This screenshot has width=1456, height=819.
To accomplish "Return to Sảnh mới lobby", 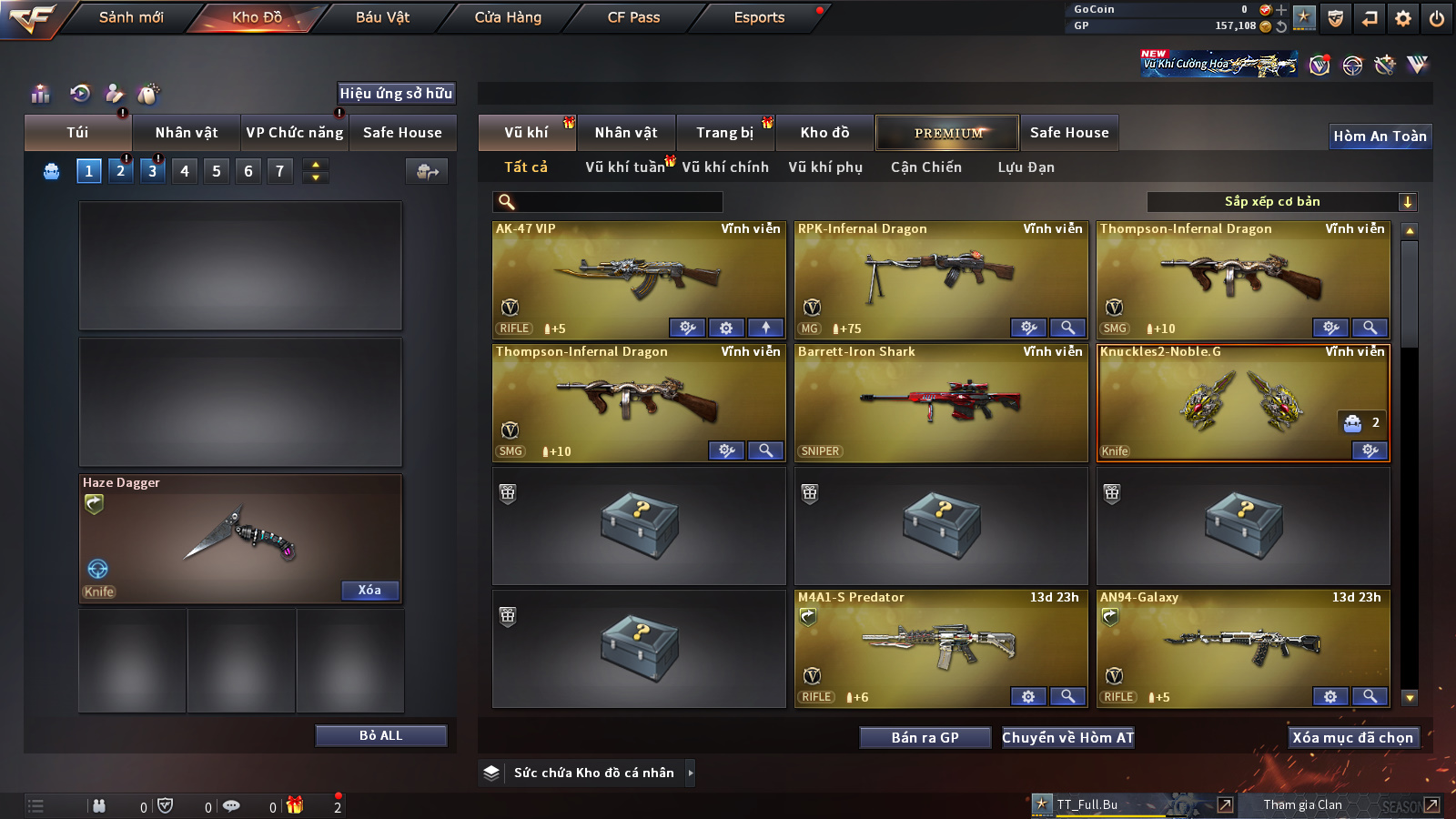I will click(131, 17).
